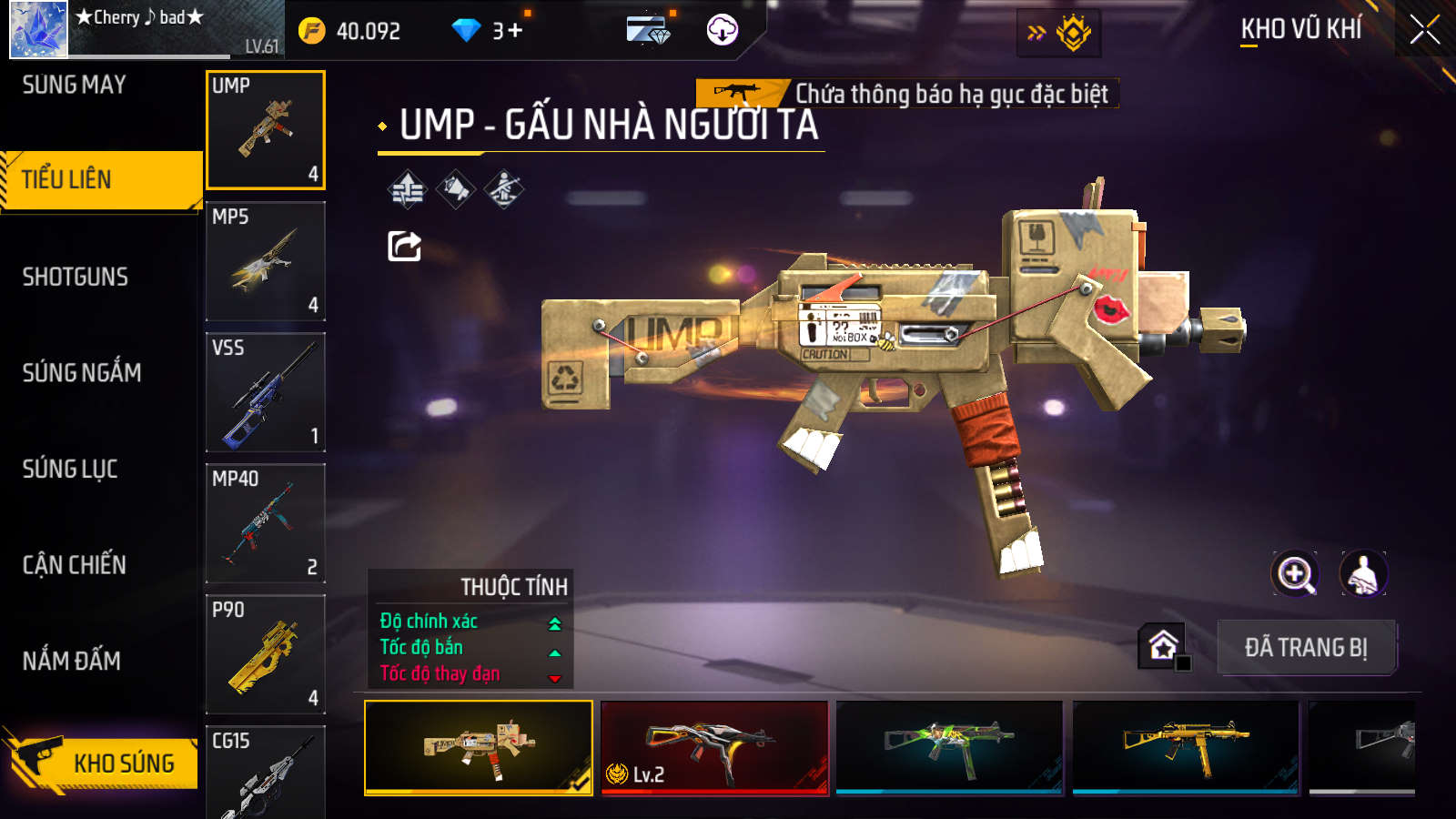Choose the golden UMP skin thumbnail
The width and height of the screenshot is (1456, 819).
1186,747
